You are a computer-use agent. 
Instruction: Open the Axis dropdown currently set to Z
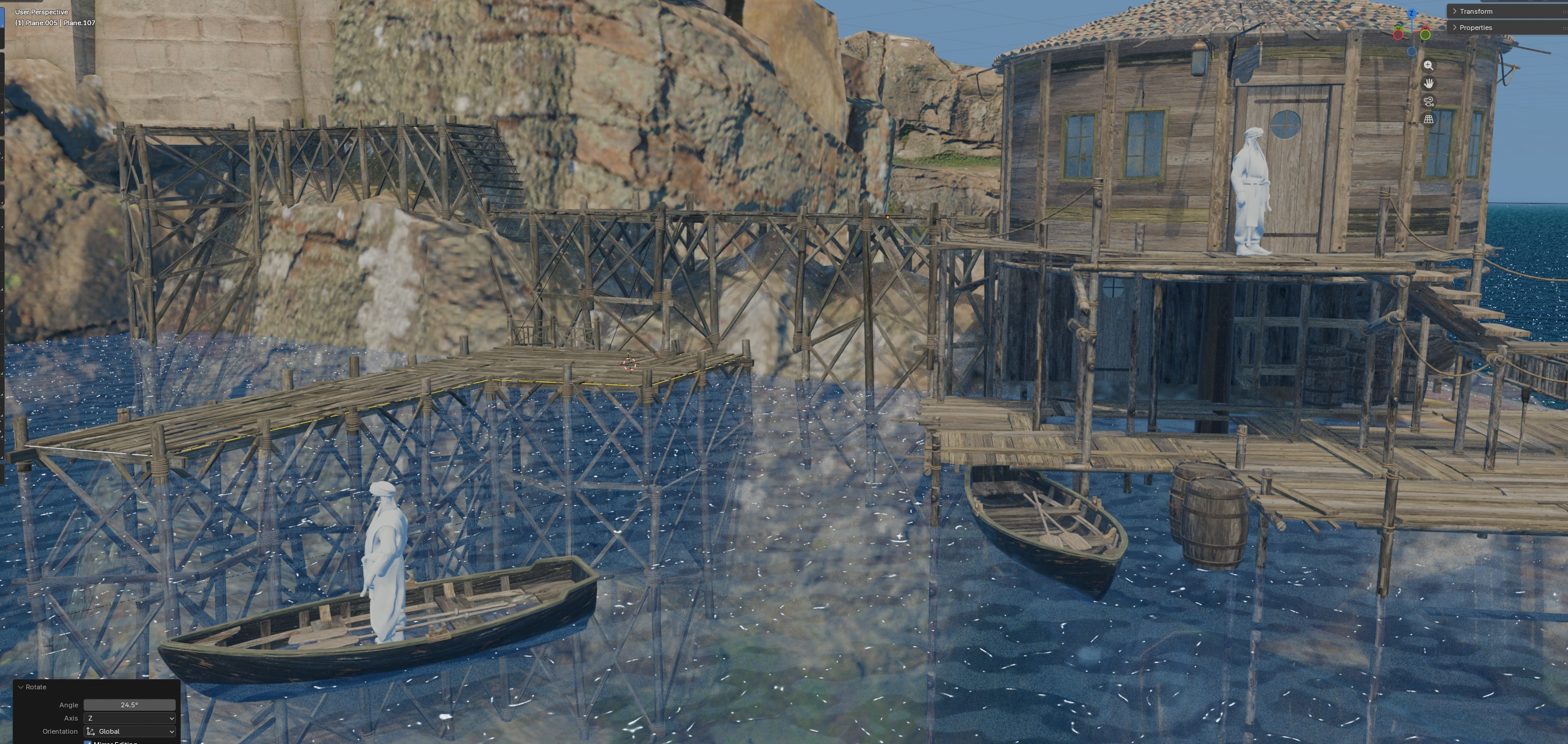tap(129, 718)
